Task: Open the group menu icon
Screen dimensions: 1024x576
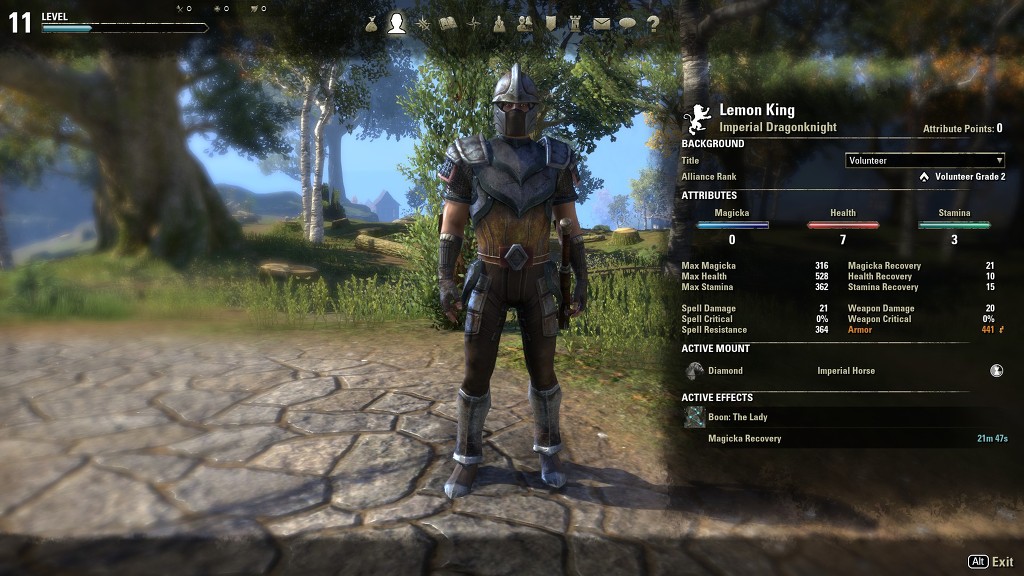Action: point(499,23)
